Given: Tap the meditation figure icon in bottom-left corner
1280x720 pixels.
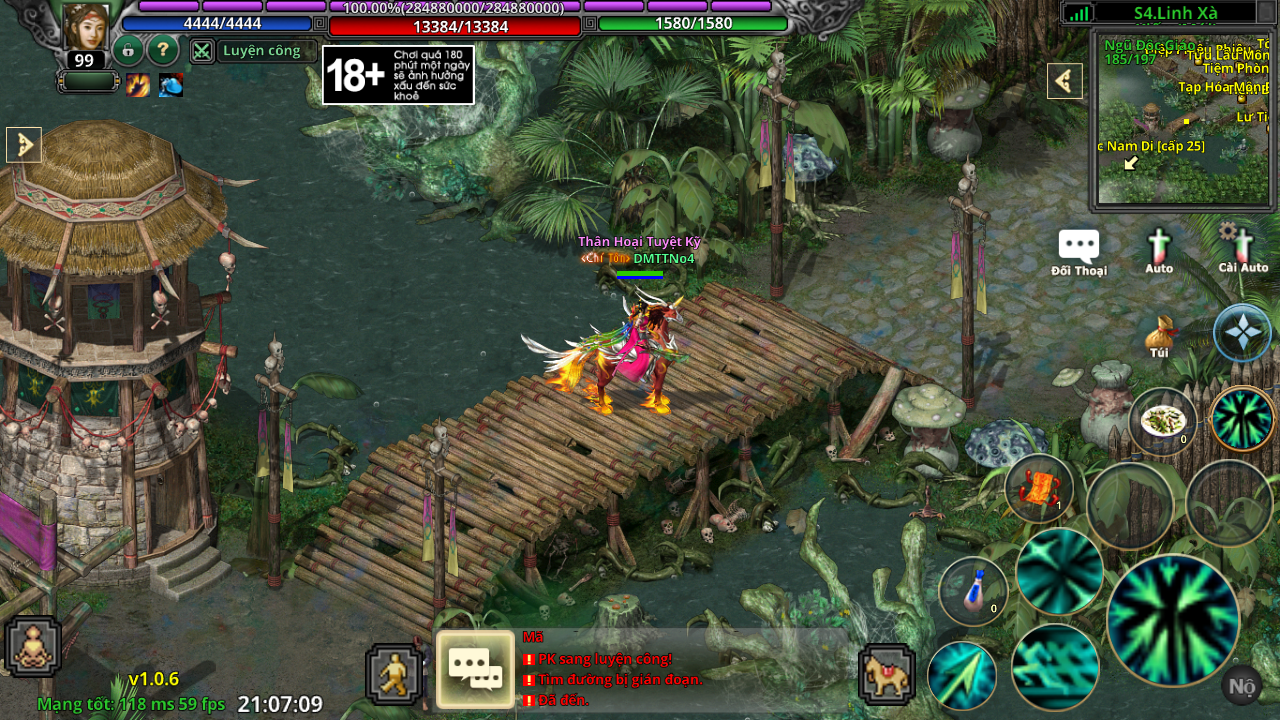Looking at the screenshot, I should tap(34, 645).
